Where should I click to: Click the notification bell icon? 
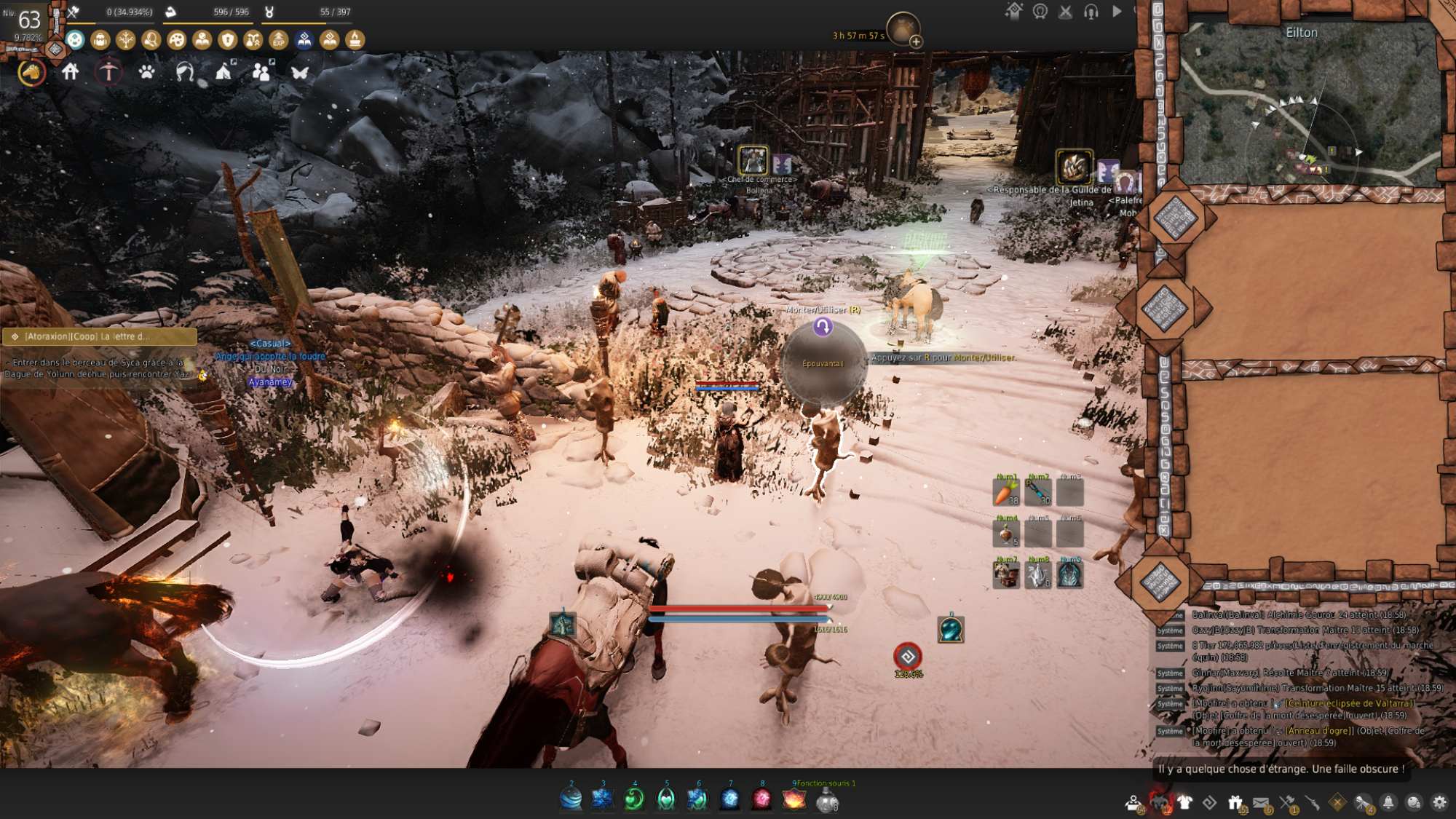1388,802
